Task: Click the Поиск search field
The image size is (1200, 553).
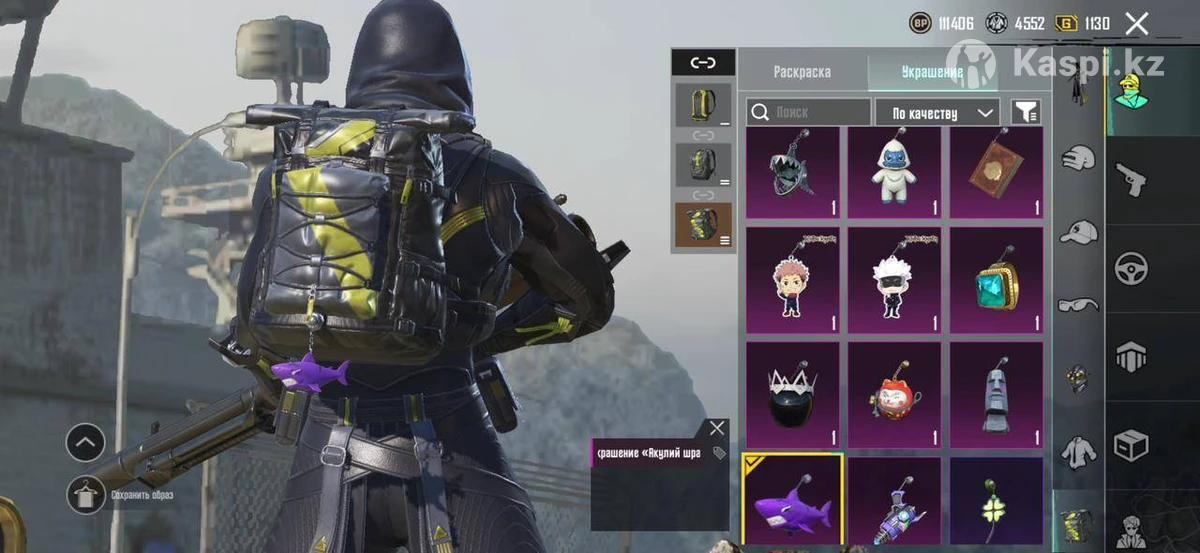Action: (x=809, y=112)
